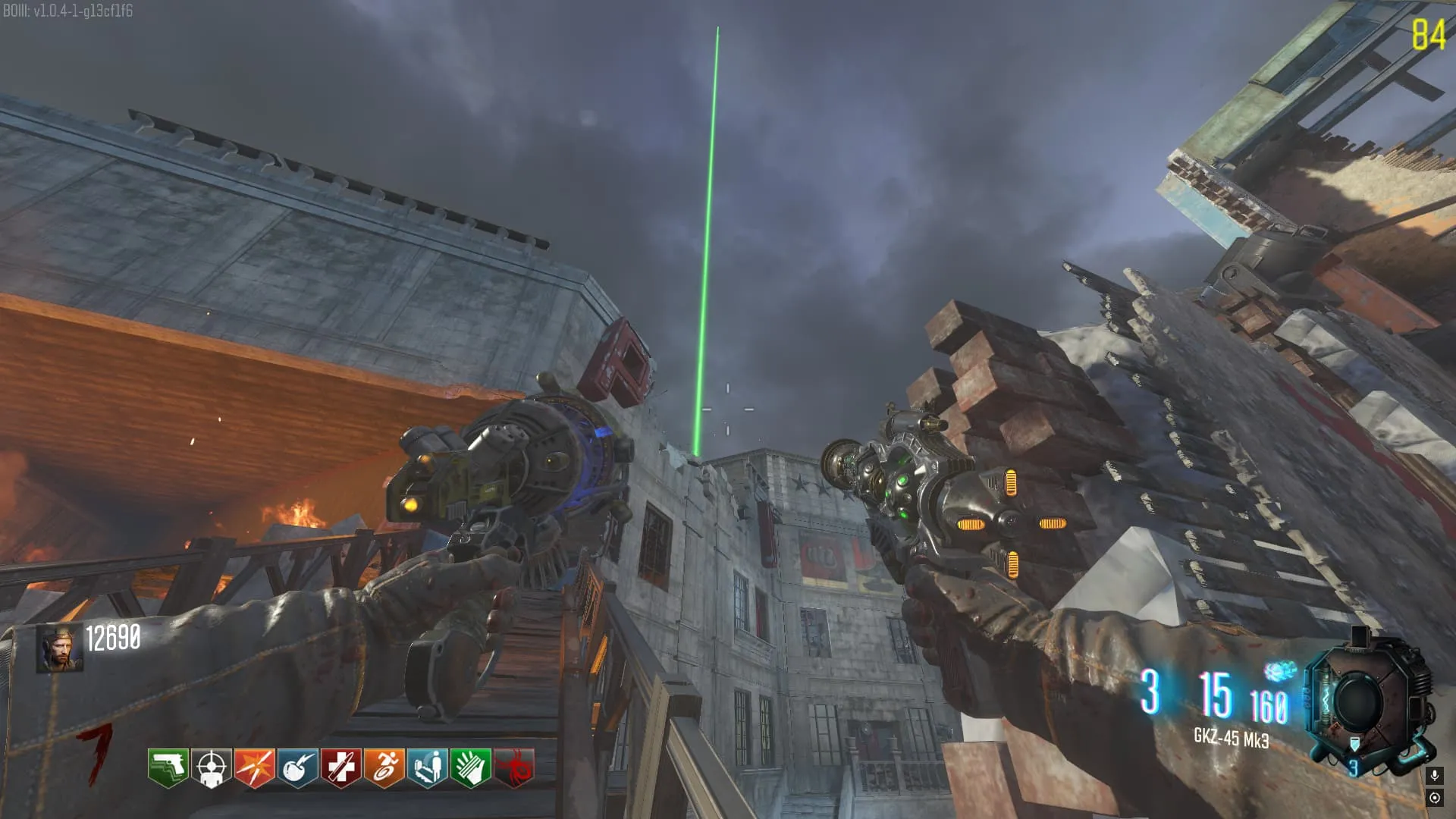1456x819 pixels.
Task: Select the Double Tap perk icon
Action: tap(254, 767)
